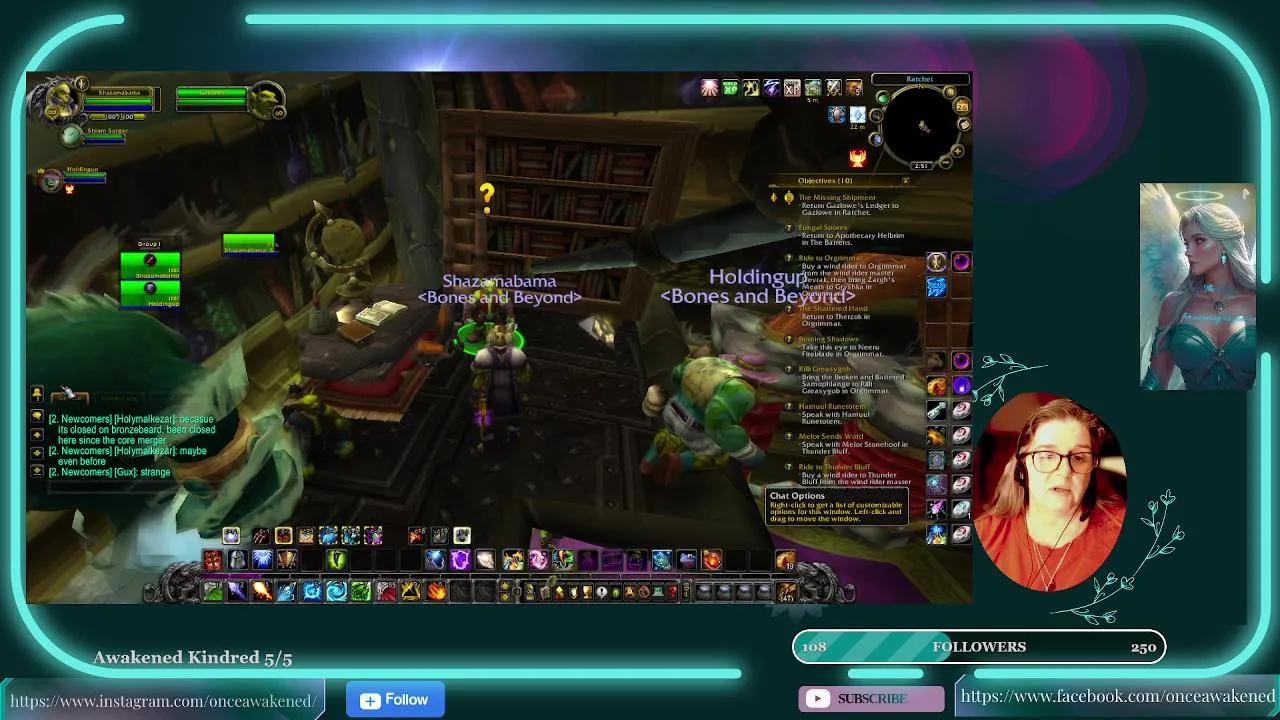
Task: Open the game menu from the micro bar
Action: [657, 590]
